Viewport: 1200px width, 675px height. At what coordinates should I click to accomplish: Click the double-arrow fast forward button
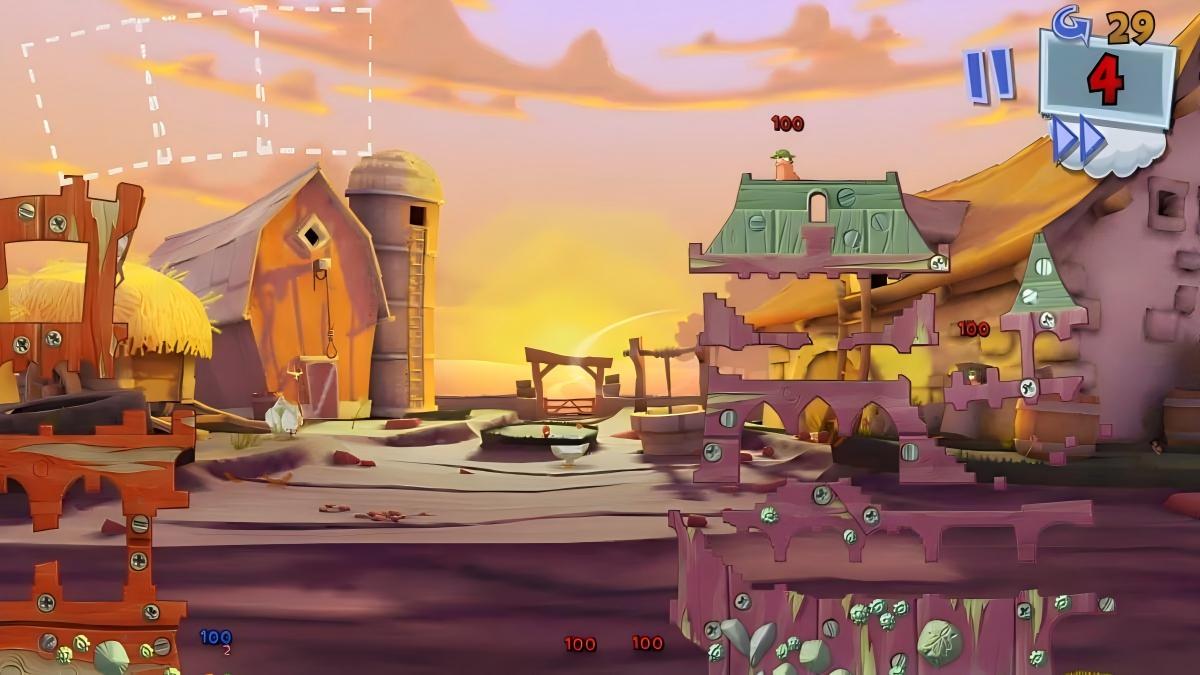tap(1077, 140)
